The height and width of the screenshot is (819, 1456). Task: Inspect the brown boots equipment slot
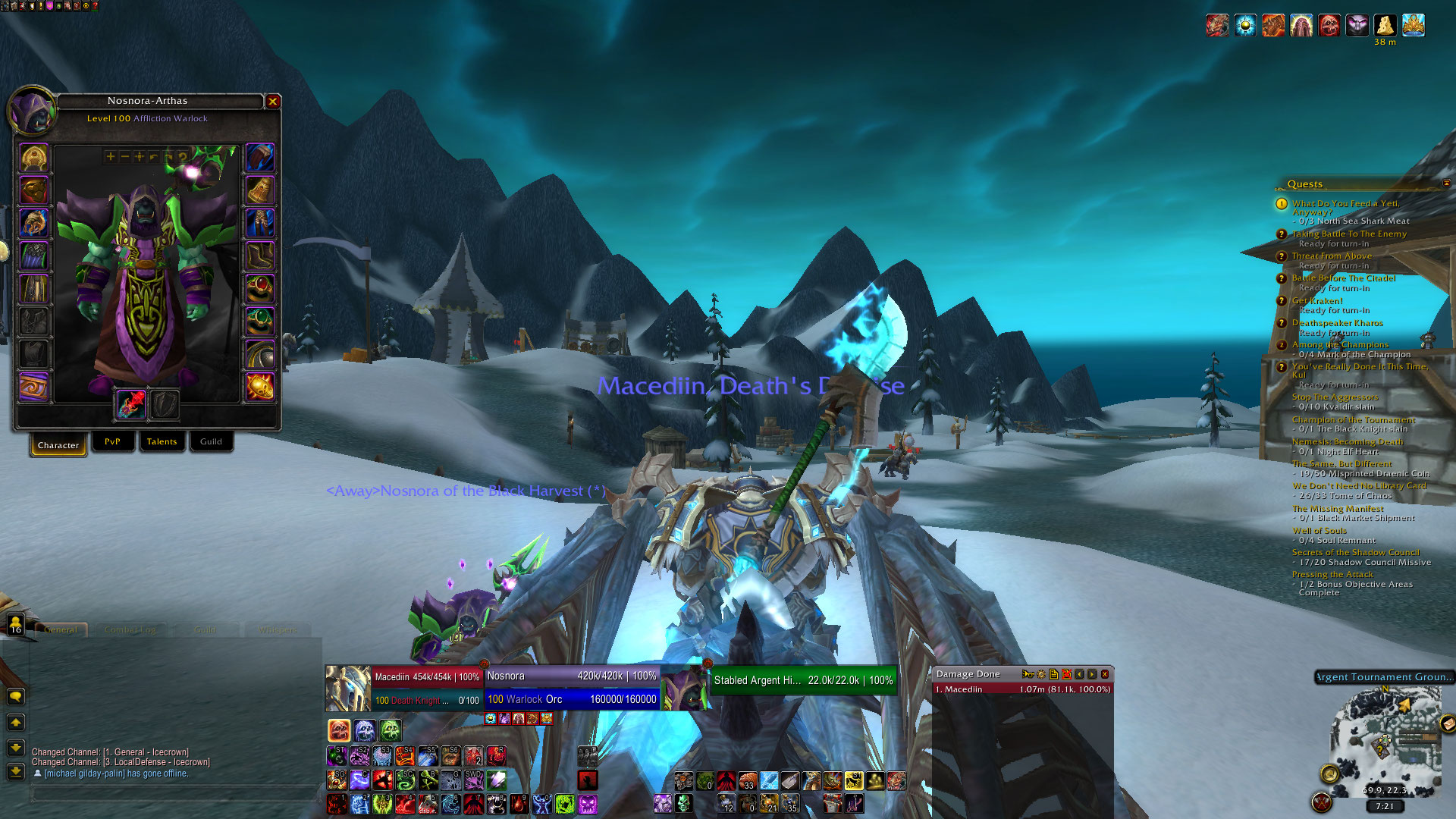tap(259, 256)
